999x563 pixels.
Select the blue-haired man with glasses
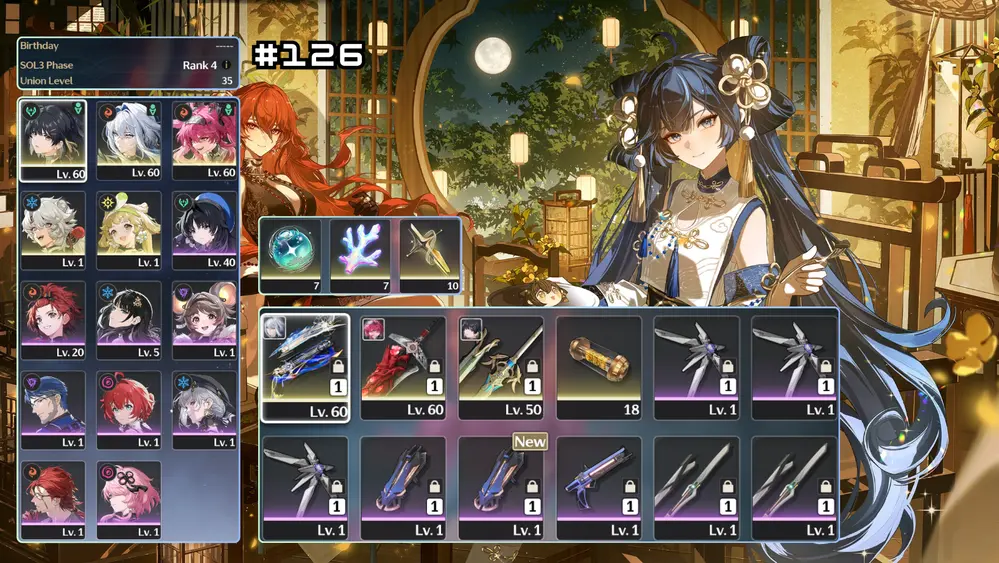tap(52, 410)
